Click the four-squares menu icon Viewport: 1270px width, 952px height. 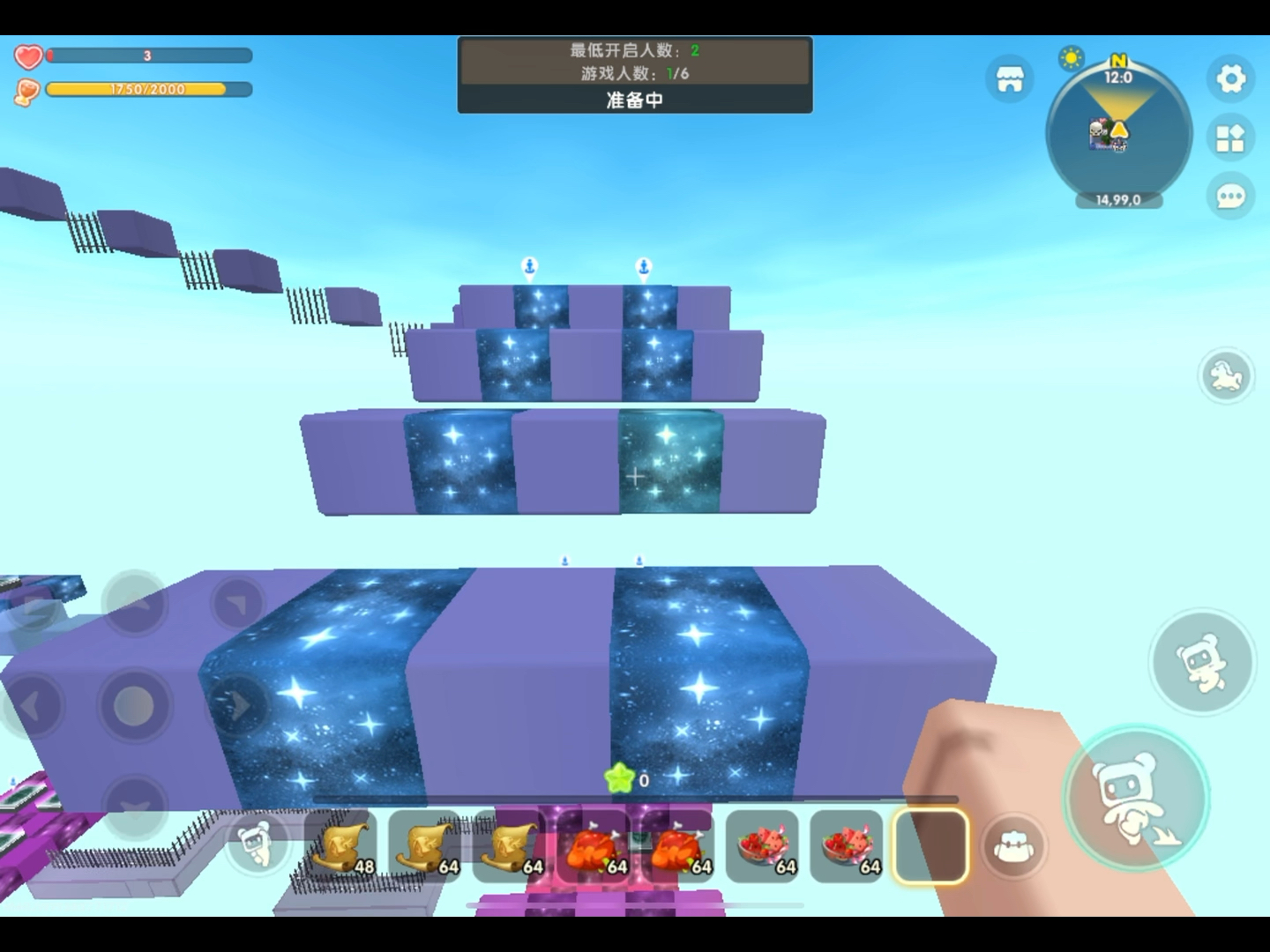1231,138
